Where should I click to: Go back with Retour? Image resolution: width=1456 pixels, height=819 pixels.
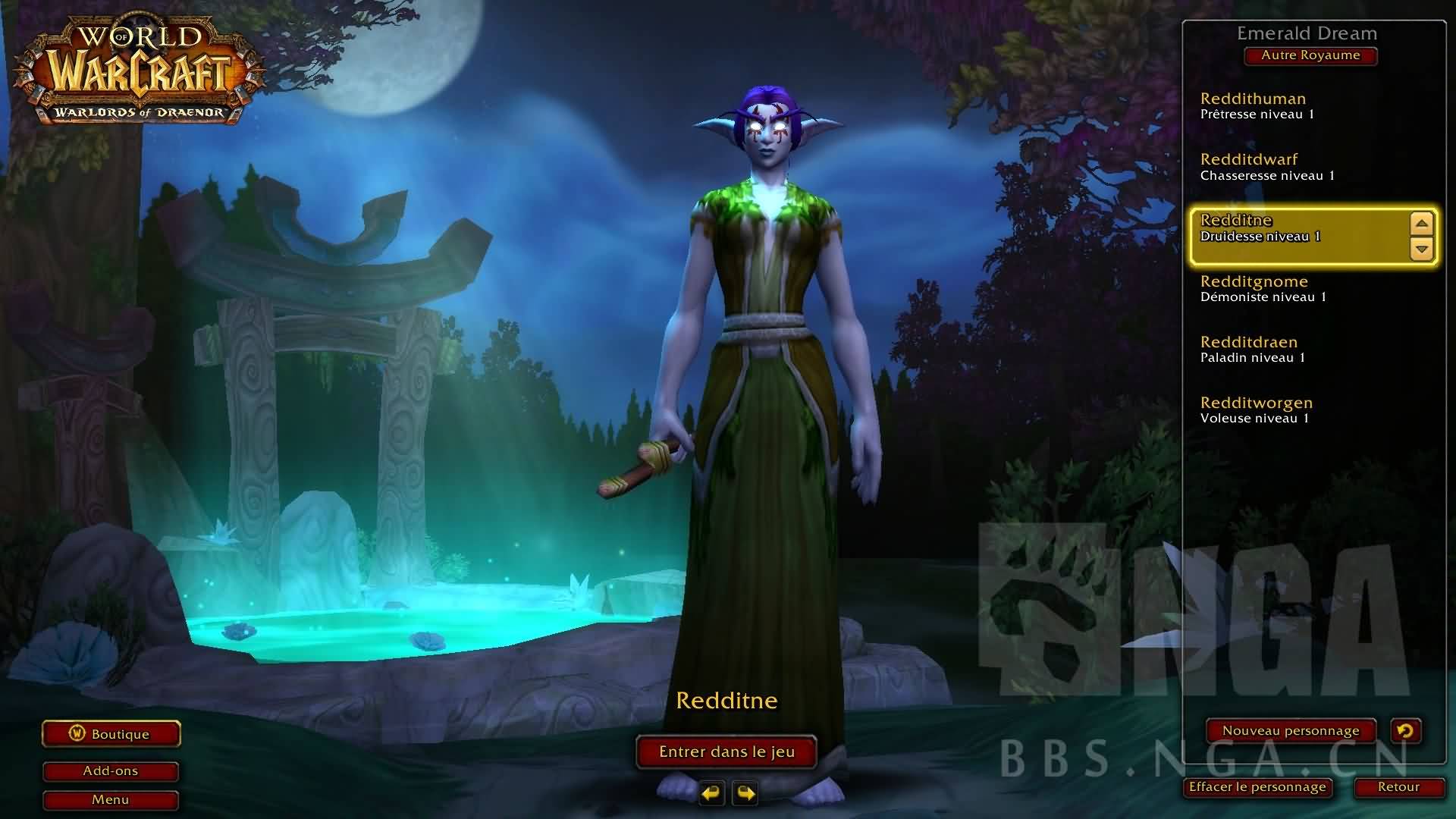(1398, 787)
